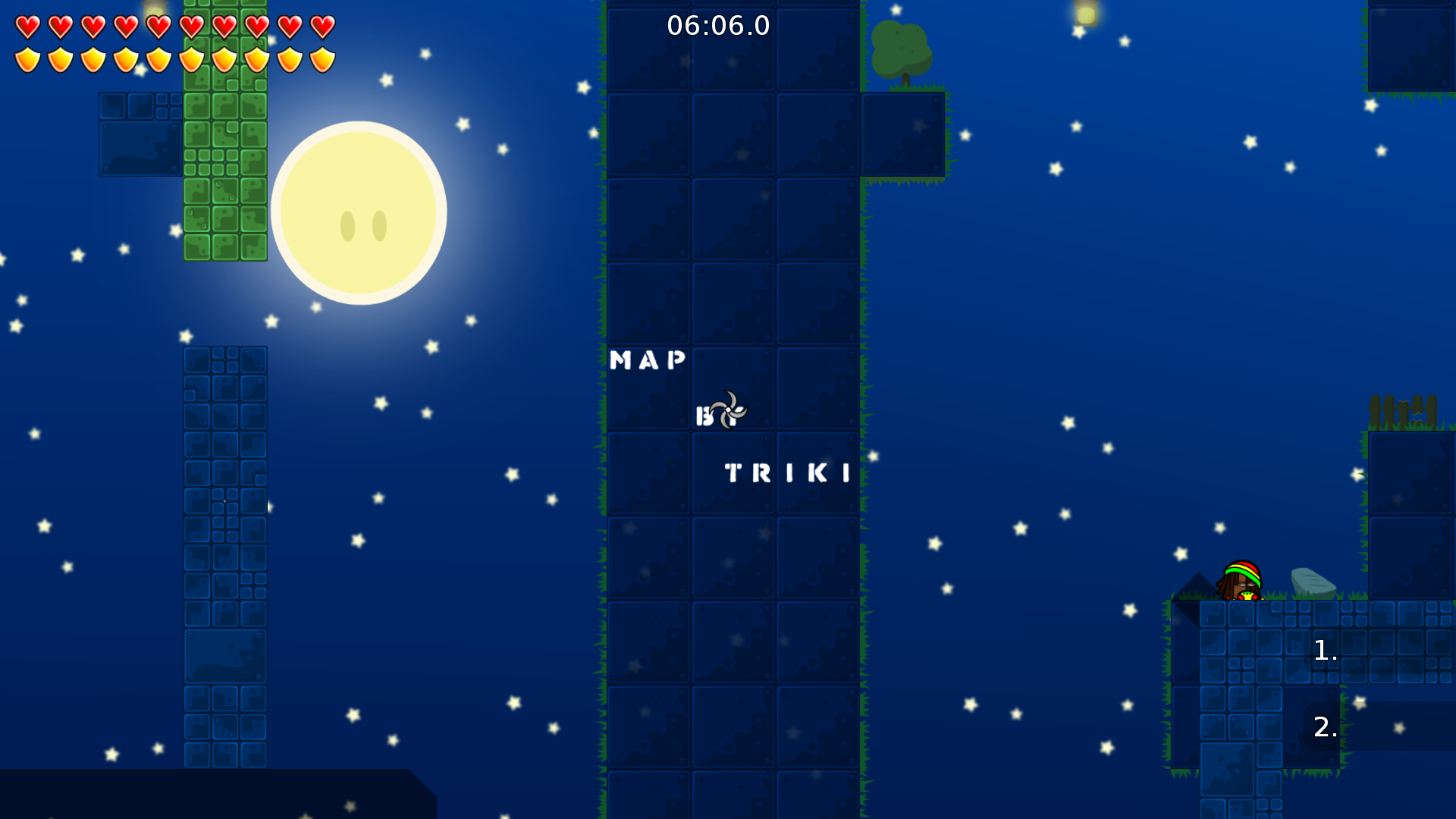Toggle the glowing moon with closed eyes

pyautogui.click(x=361, y=212)
